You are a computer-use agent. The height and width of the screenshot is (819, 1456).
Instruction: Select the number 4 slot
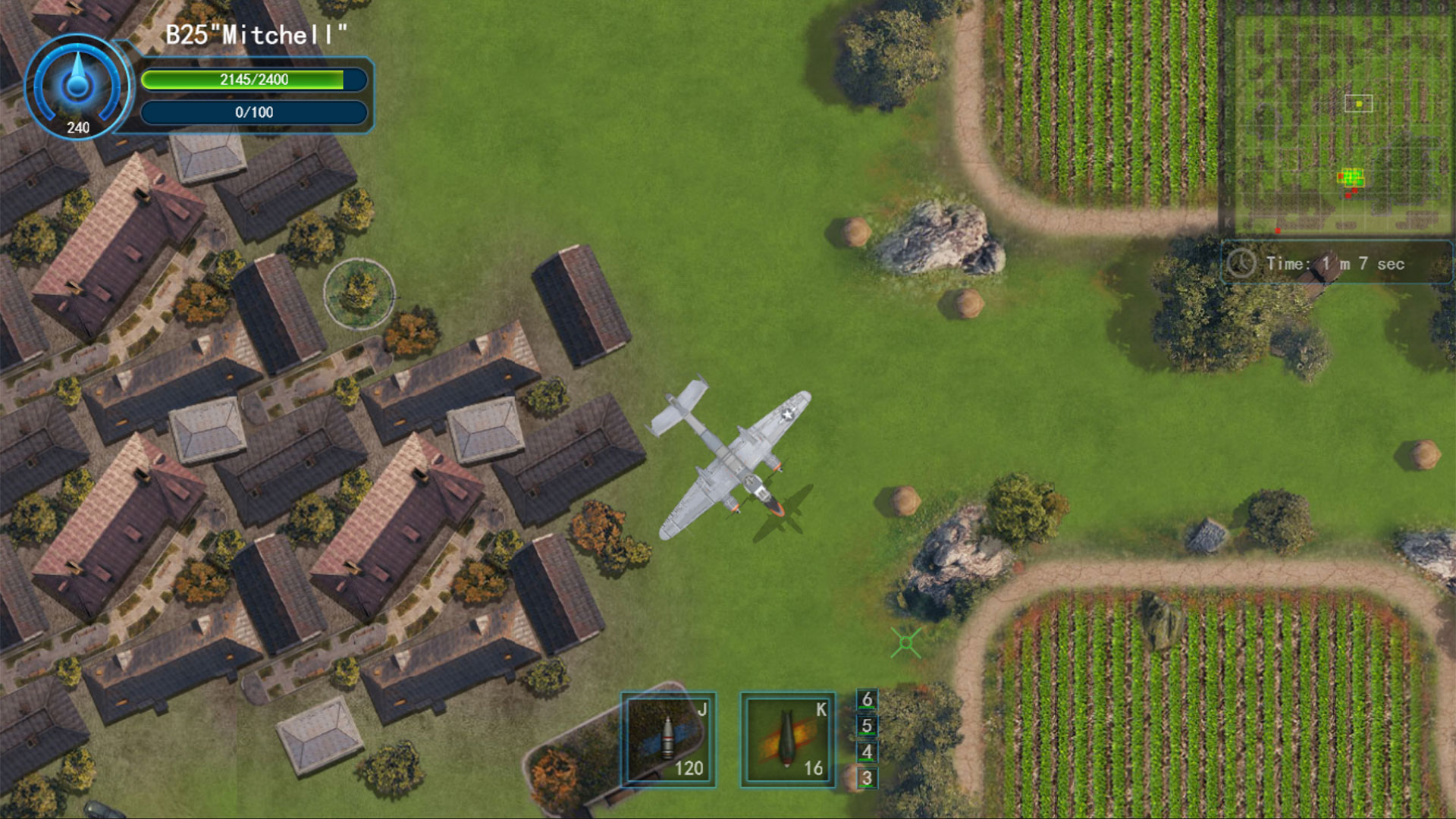867,752
